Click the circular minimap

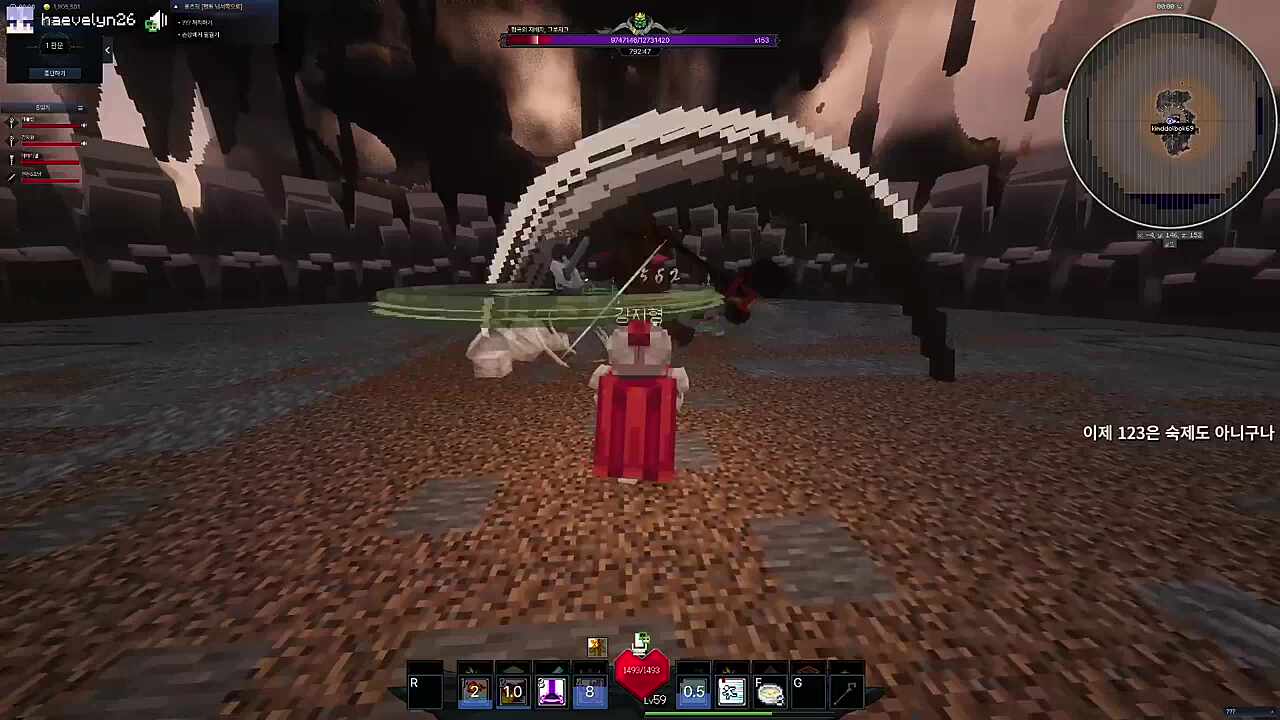click(1168, 121)
